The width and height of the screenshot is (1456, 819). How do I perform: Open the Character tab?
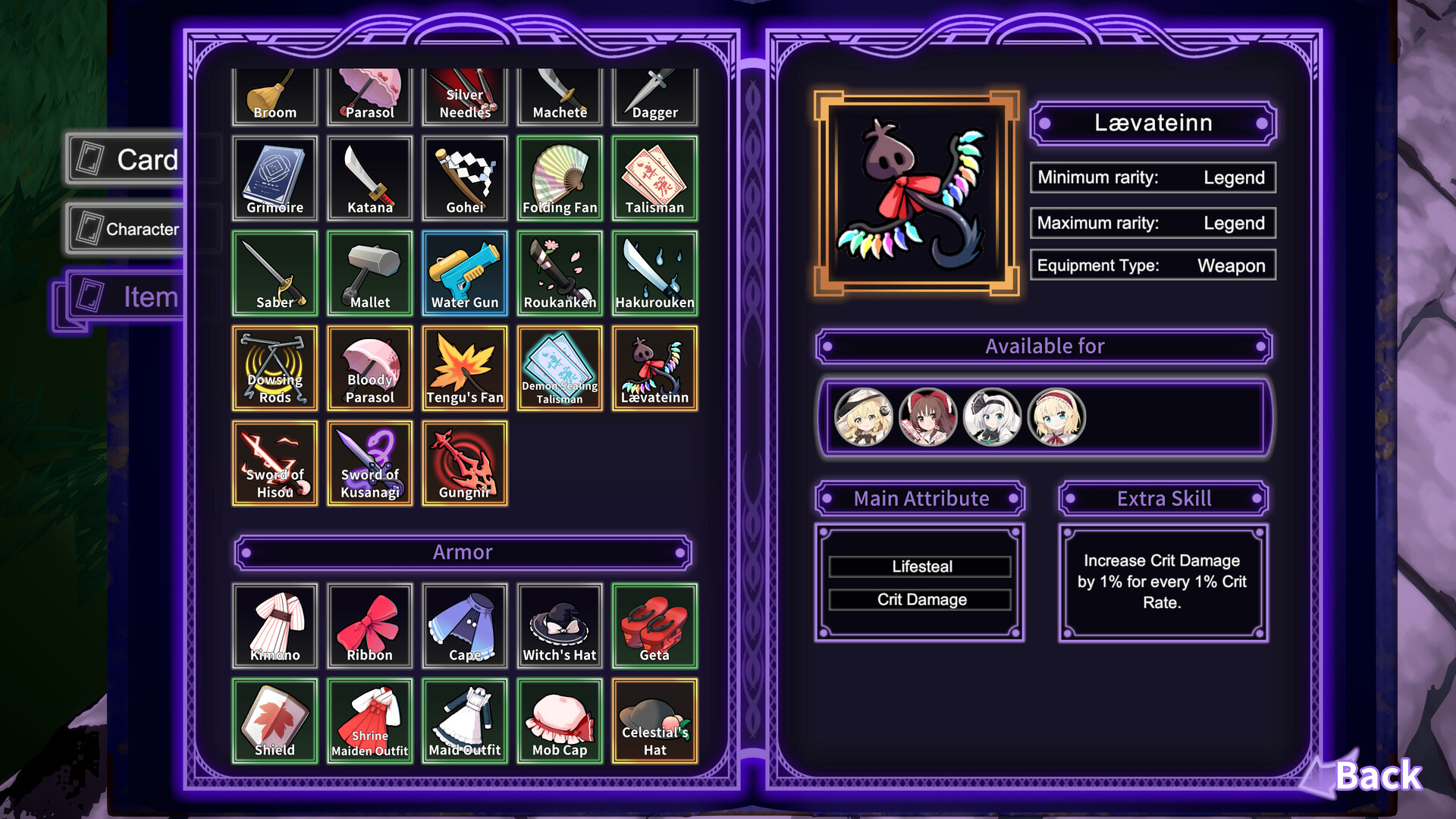[x=136, y=228]
